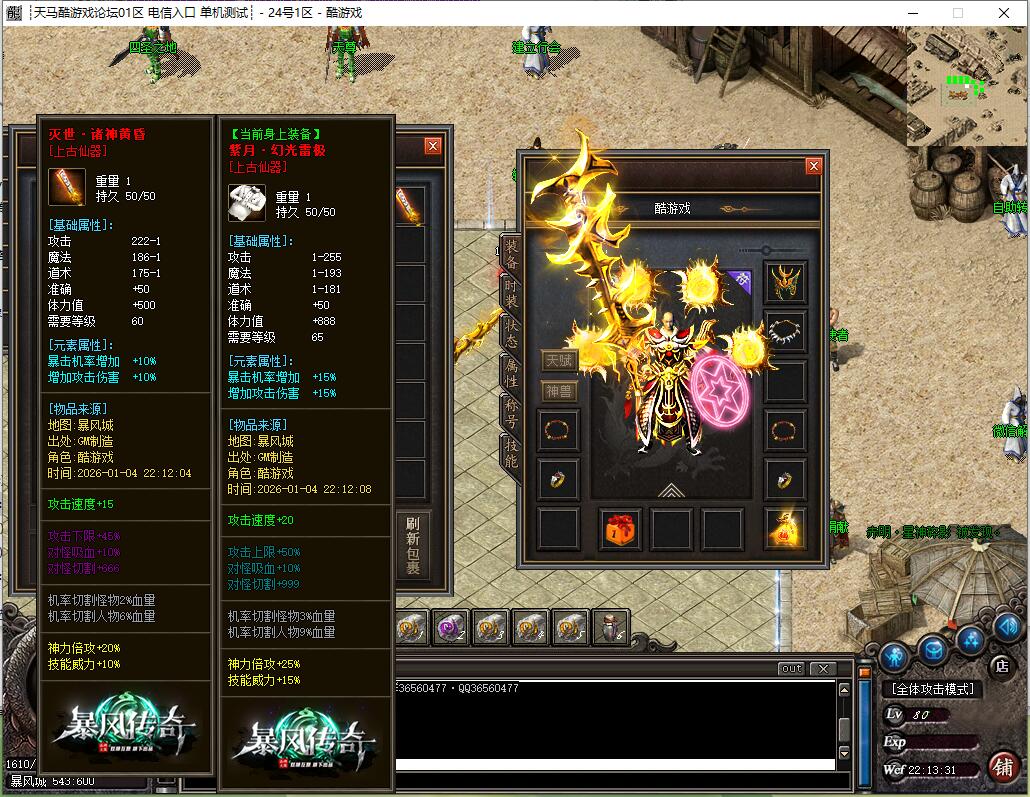Select the equipped fang necklace slot
The height and width of the screenshot is (797, 1030).
[785, 331]
